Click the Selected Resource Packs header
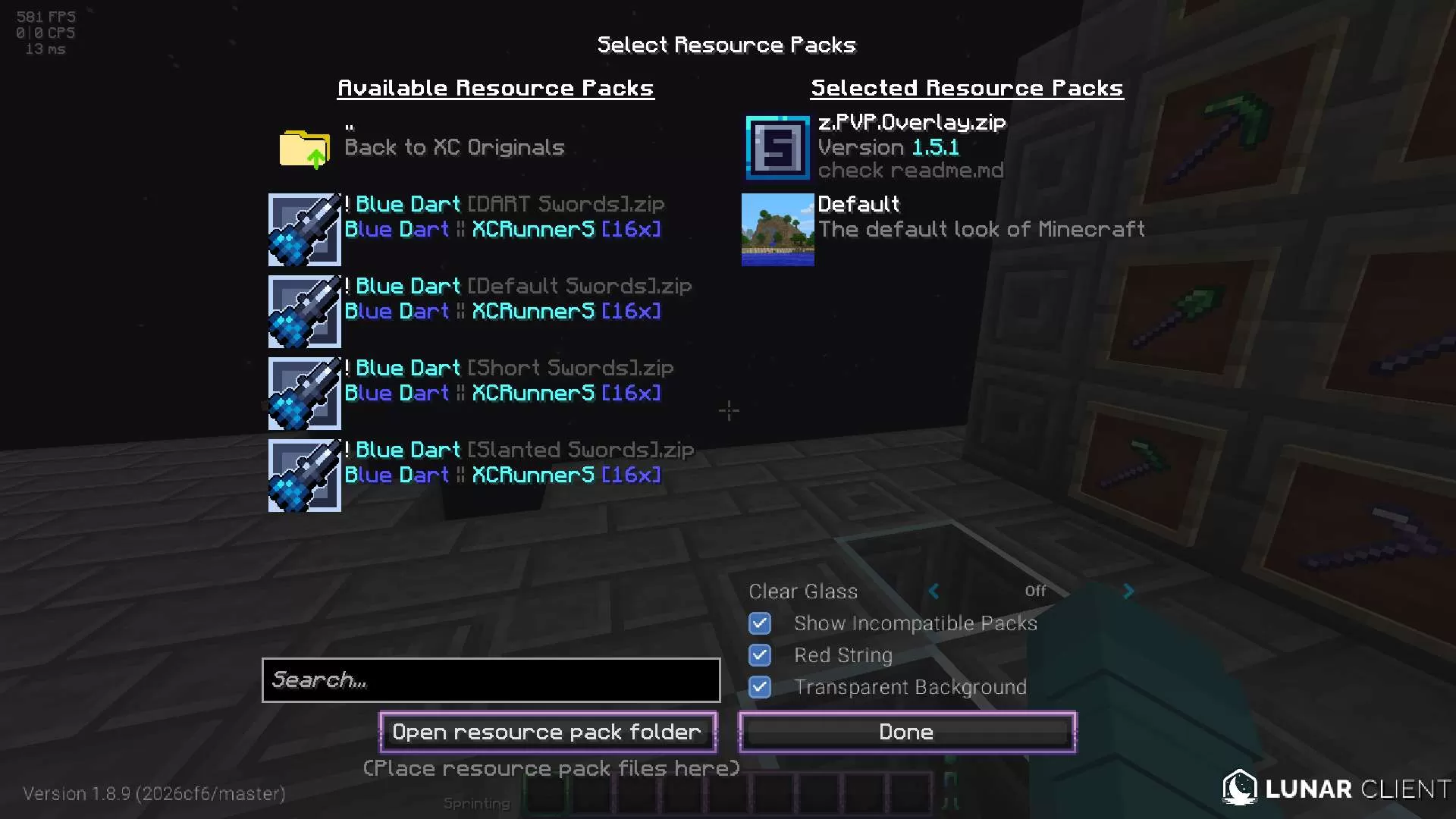 (x=967, y=87)
